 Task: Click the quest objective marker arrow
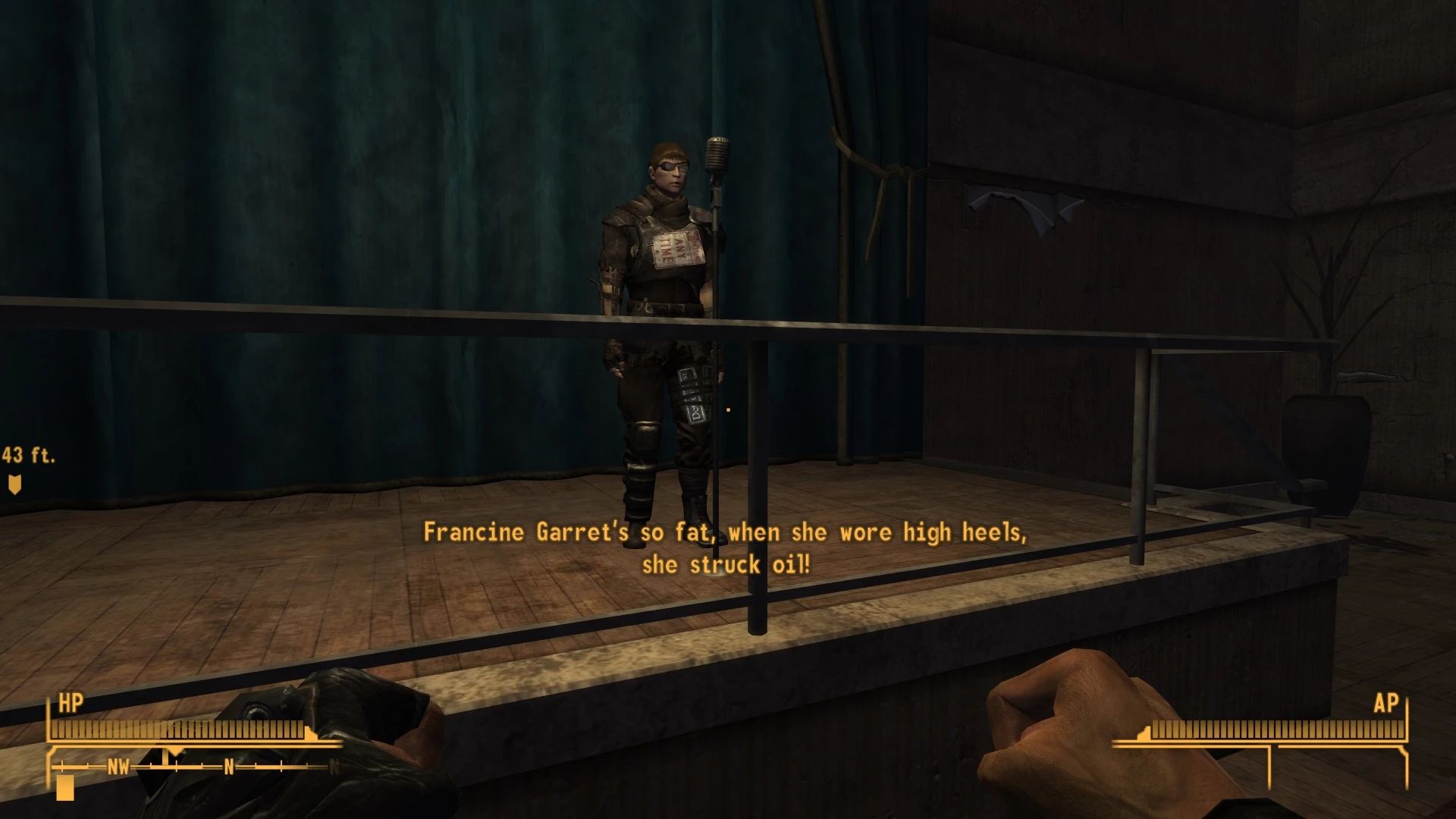click(x=13, y=483)
